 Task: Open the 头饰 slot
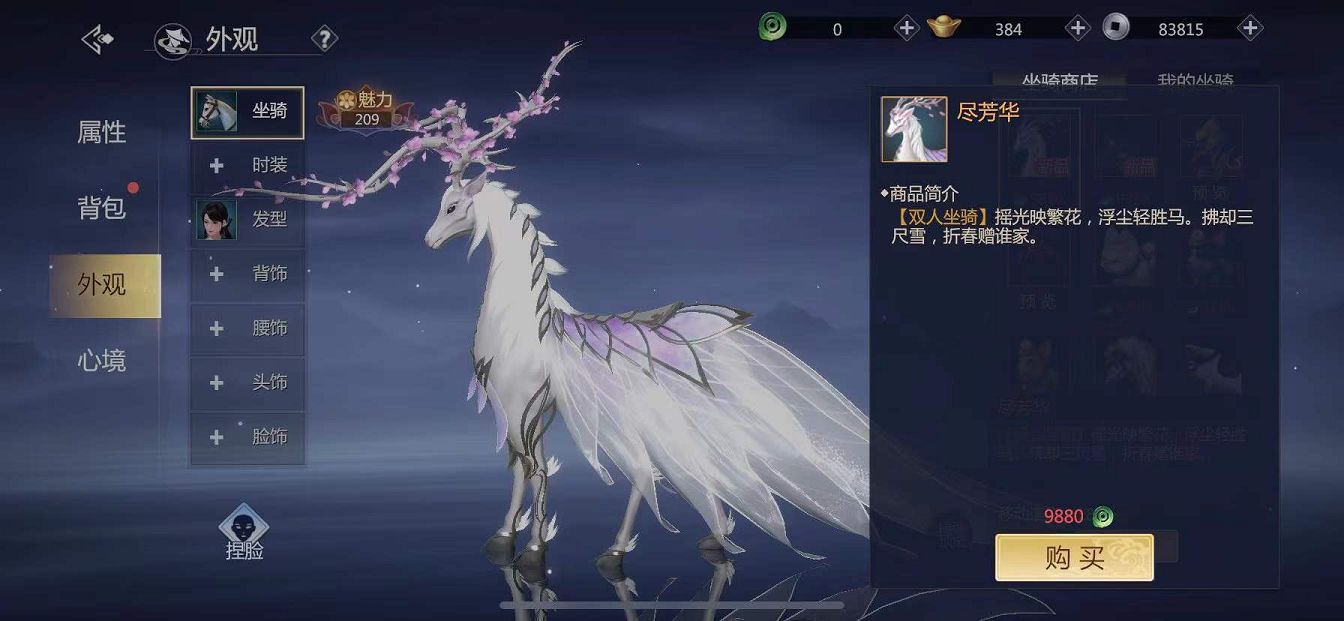pos(247,382)
